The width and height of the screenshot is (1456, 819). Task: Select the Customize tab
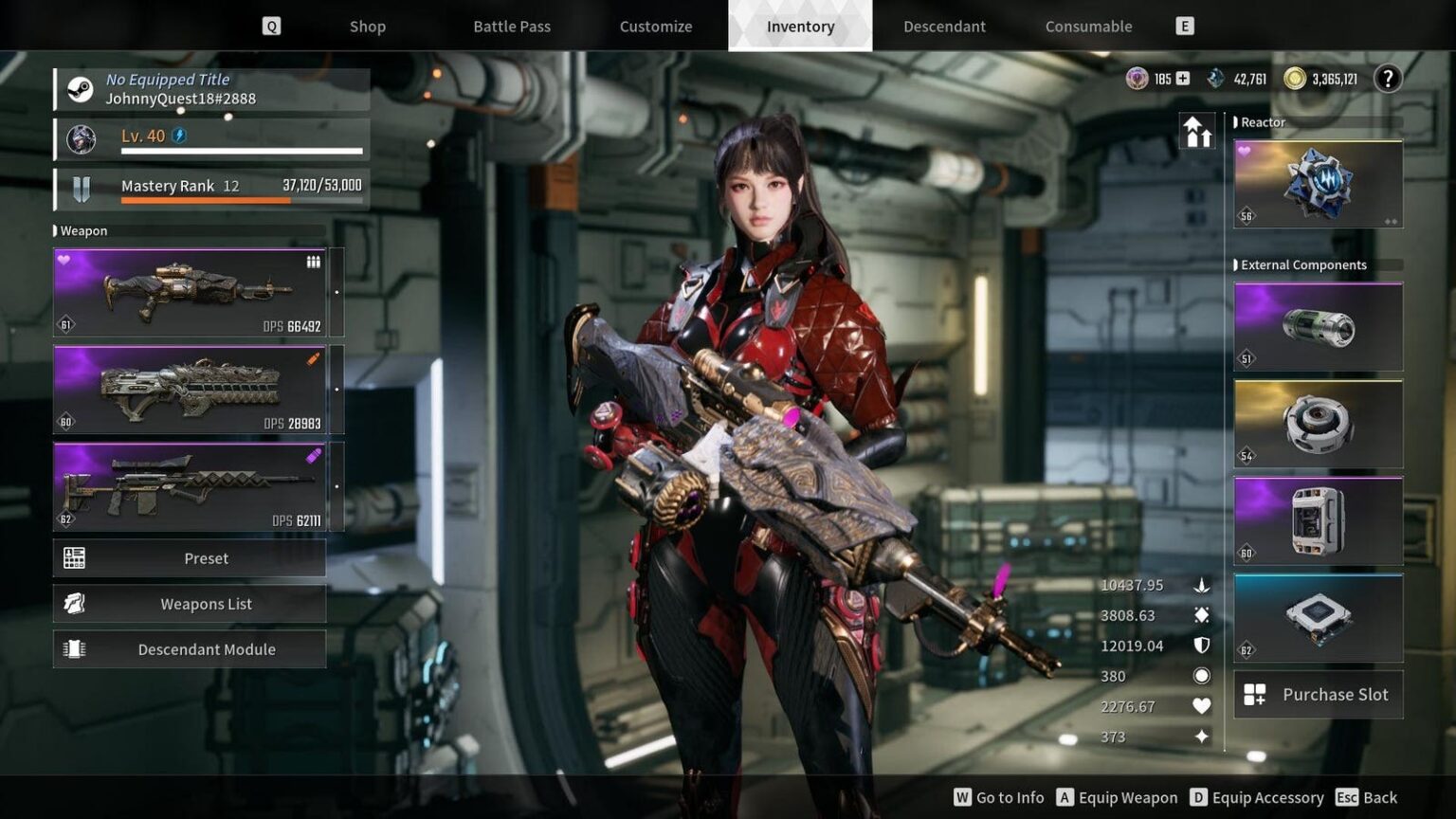(x=655, y=26)
